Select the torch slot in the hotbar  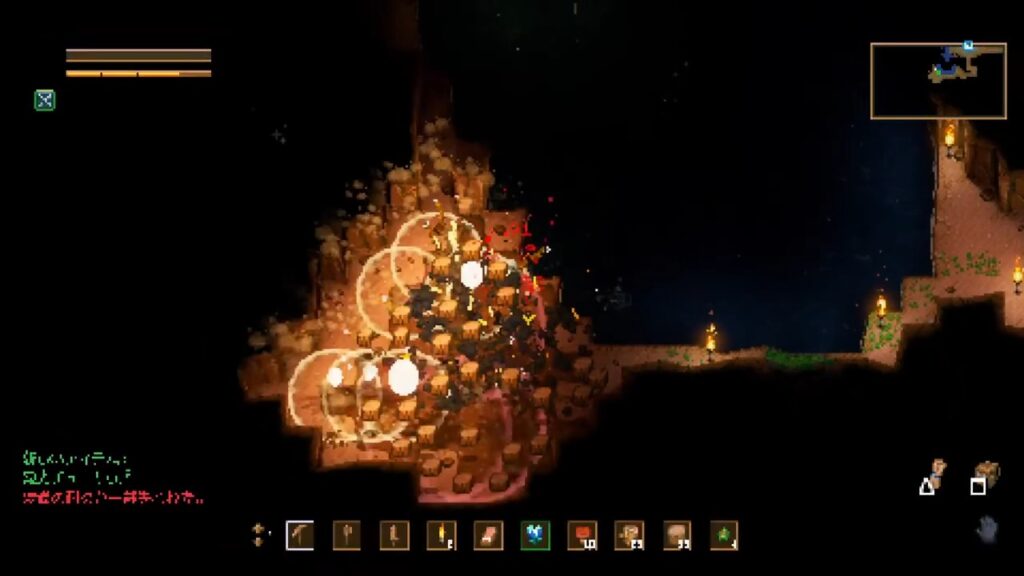[440, 535]
